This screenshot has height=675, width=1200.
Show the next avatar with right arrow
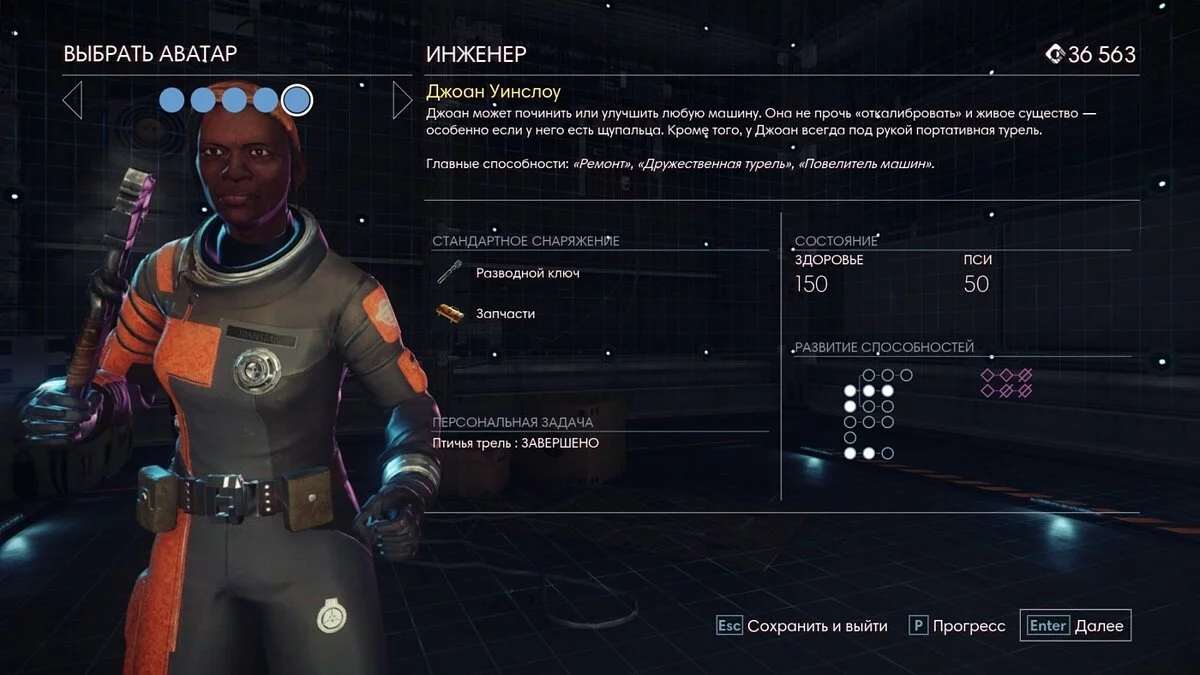402,100
